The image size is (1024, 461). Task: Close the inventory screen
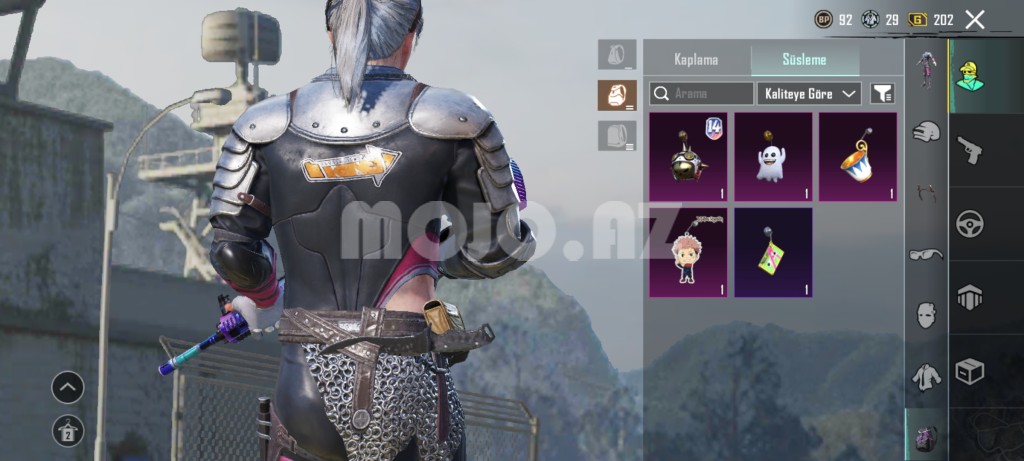pos(975,19)
